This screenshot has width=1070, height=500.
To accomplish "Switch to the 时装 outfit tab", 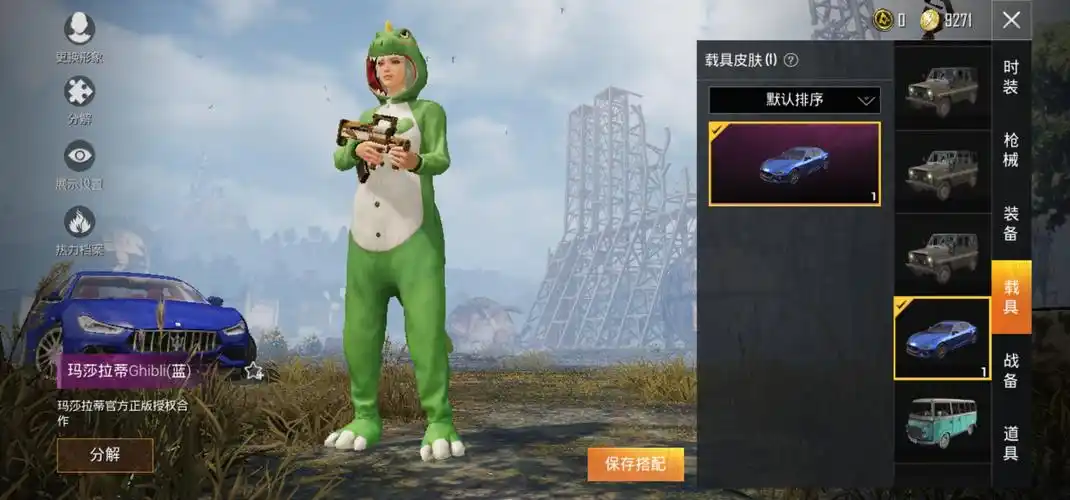I will click(1011, 77).
